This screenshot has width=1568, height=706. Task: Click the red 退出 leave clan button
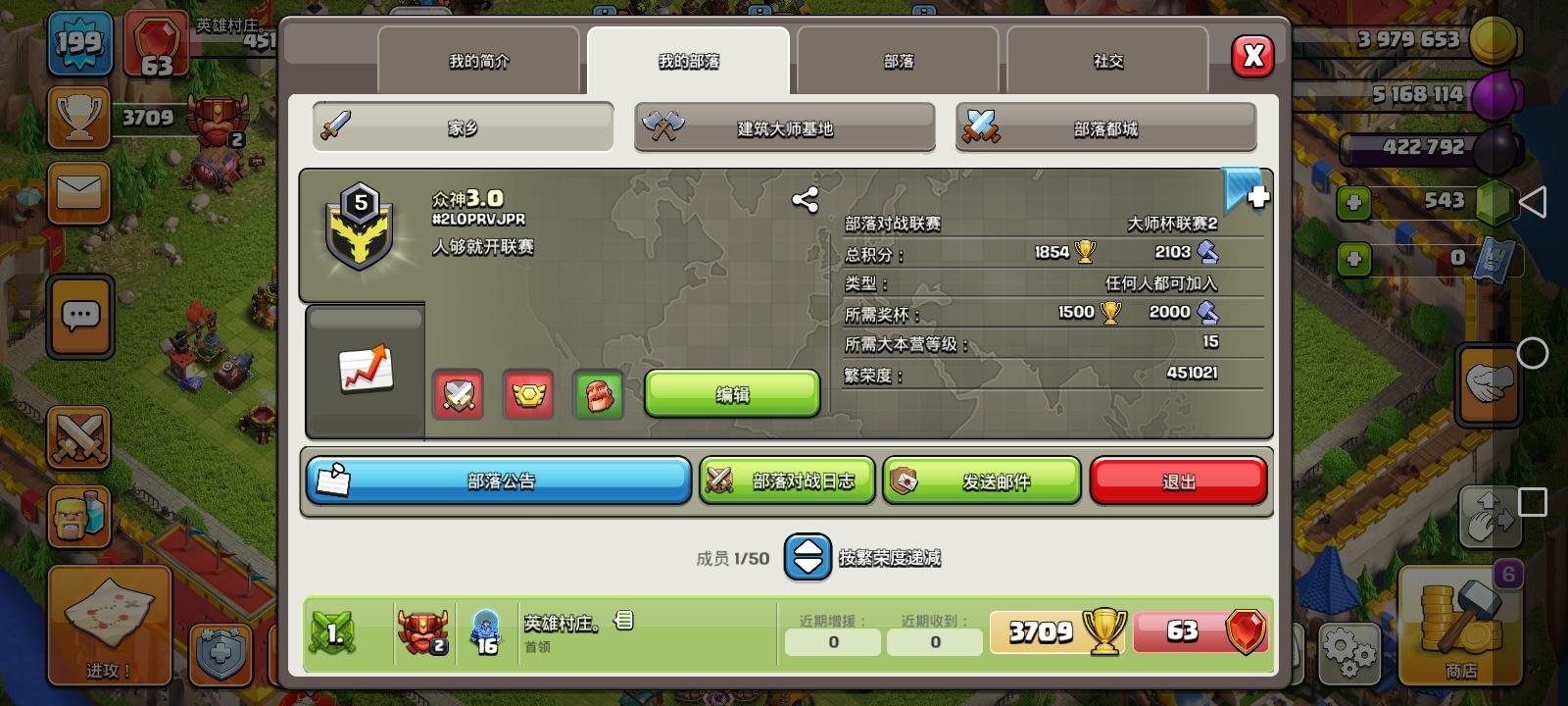(1178, 479)
